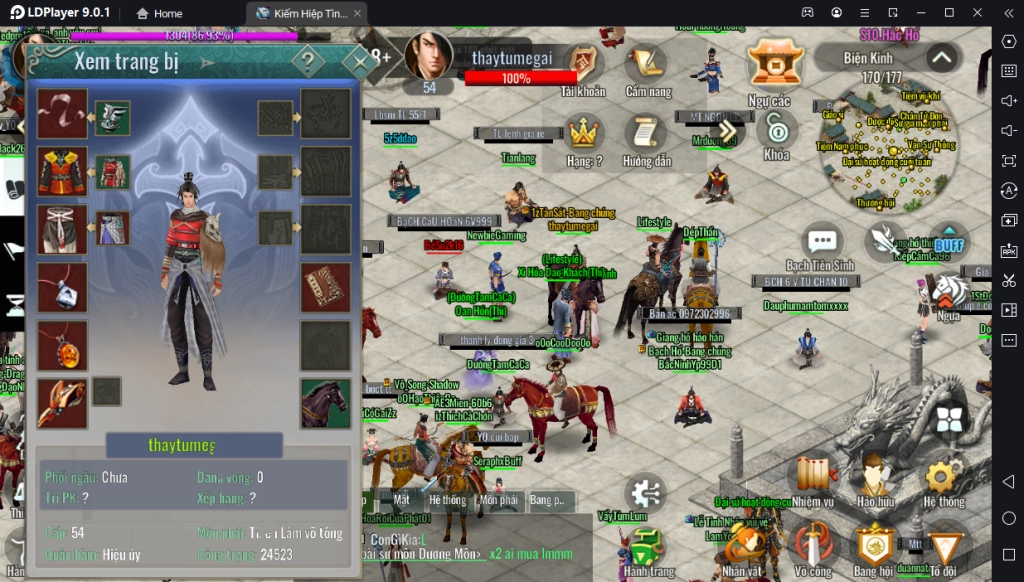Activate the BUFF skill button

pyautogui.click(x=948, y=242)
